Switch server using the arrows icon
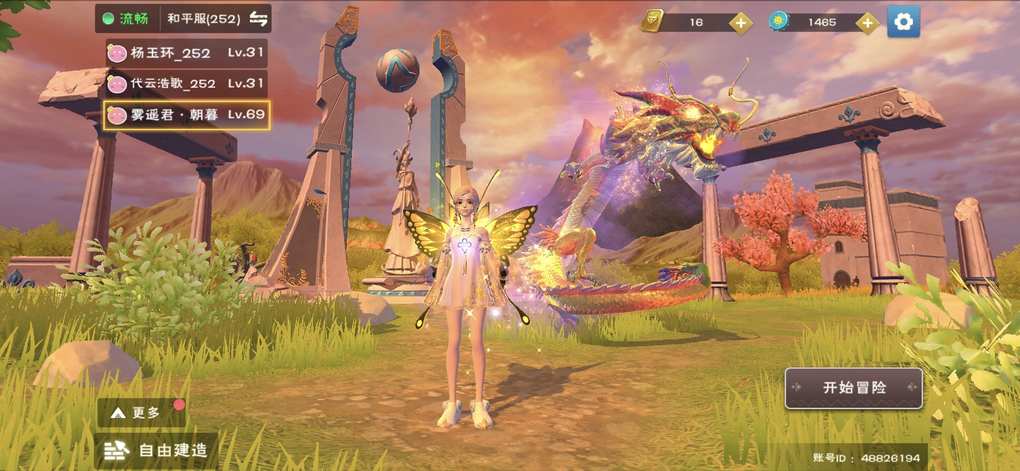 [x=258, y=19]
